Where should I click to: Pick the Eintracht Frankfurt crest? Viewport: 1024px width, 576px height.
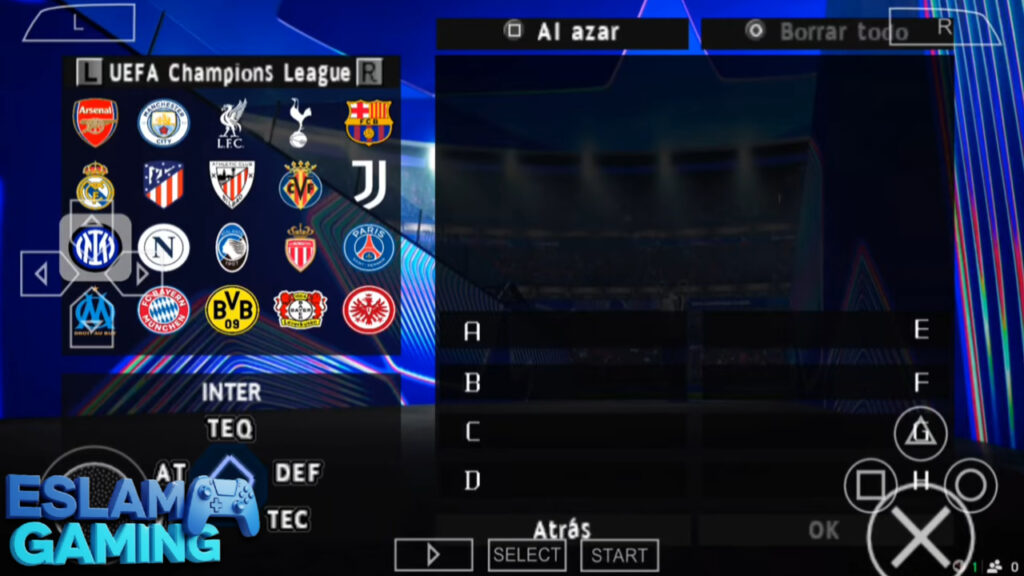pyautogui.click(x=368, y=310)
